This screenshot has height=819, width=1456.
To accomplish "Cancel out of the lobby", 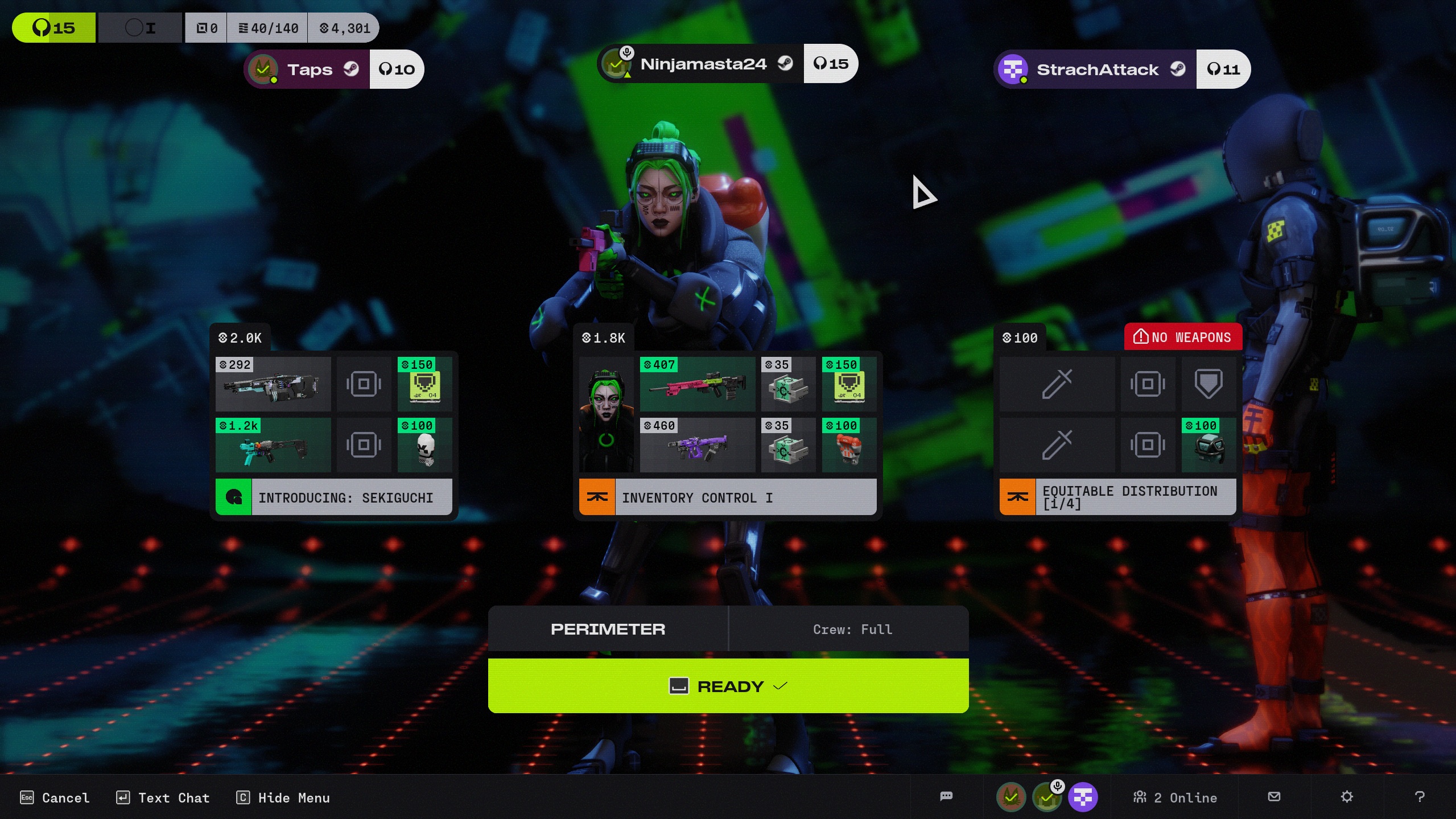I will 55,797.
